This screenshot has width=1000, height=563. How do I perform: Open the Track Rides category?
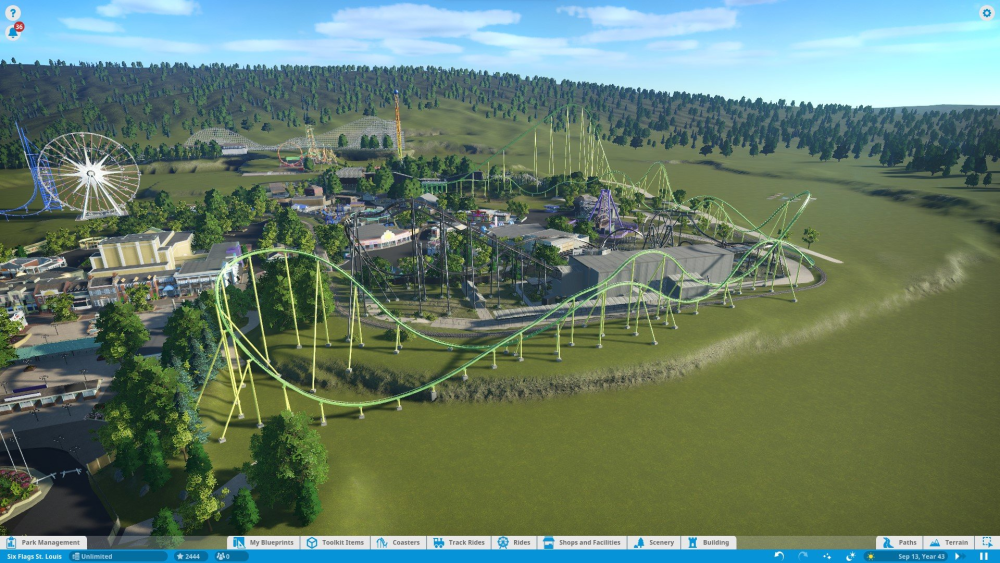click(x=459, y=543)
